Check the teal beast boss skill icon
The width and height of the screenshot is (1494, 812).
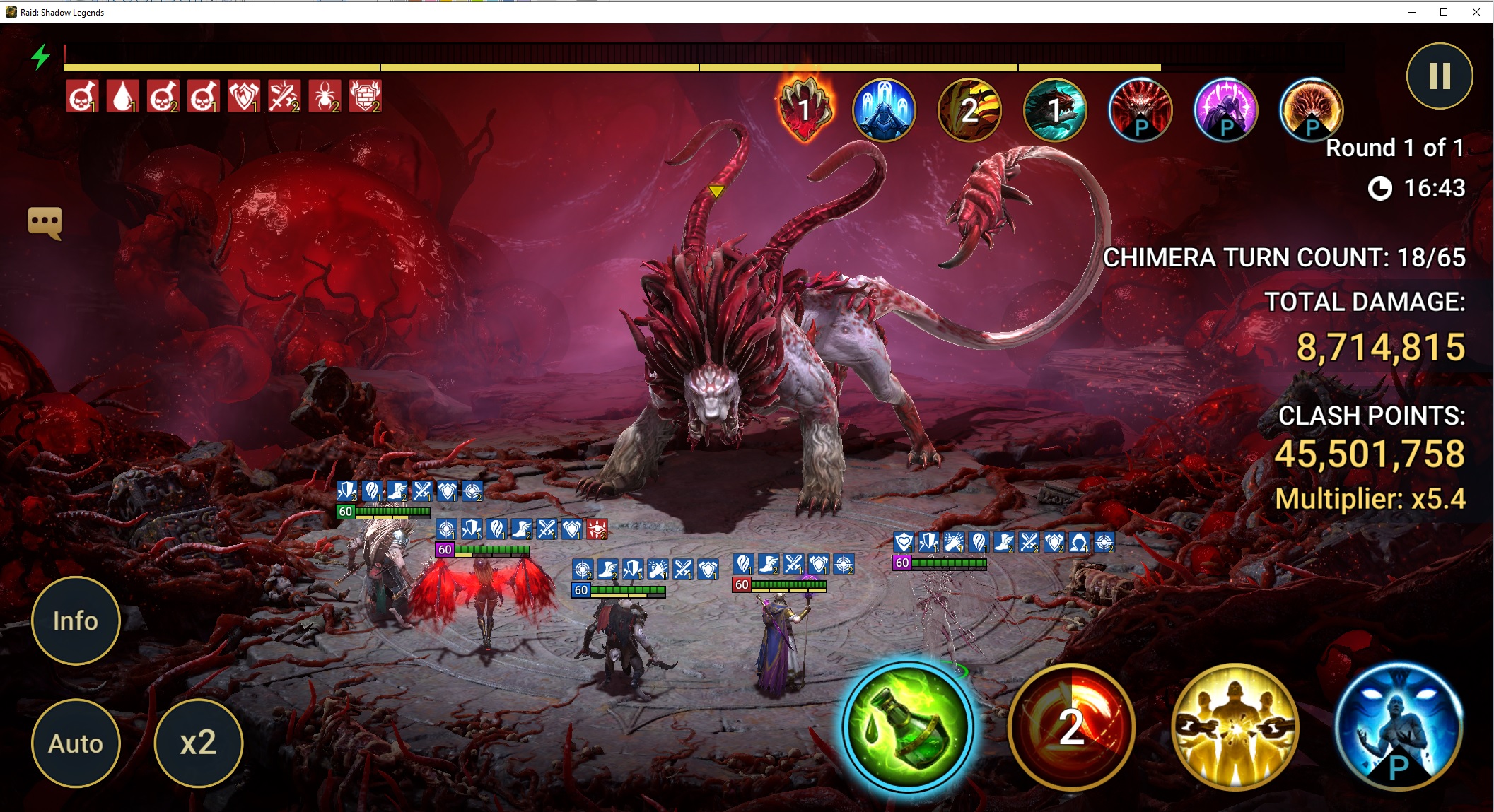coord(1055,110)
